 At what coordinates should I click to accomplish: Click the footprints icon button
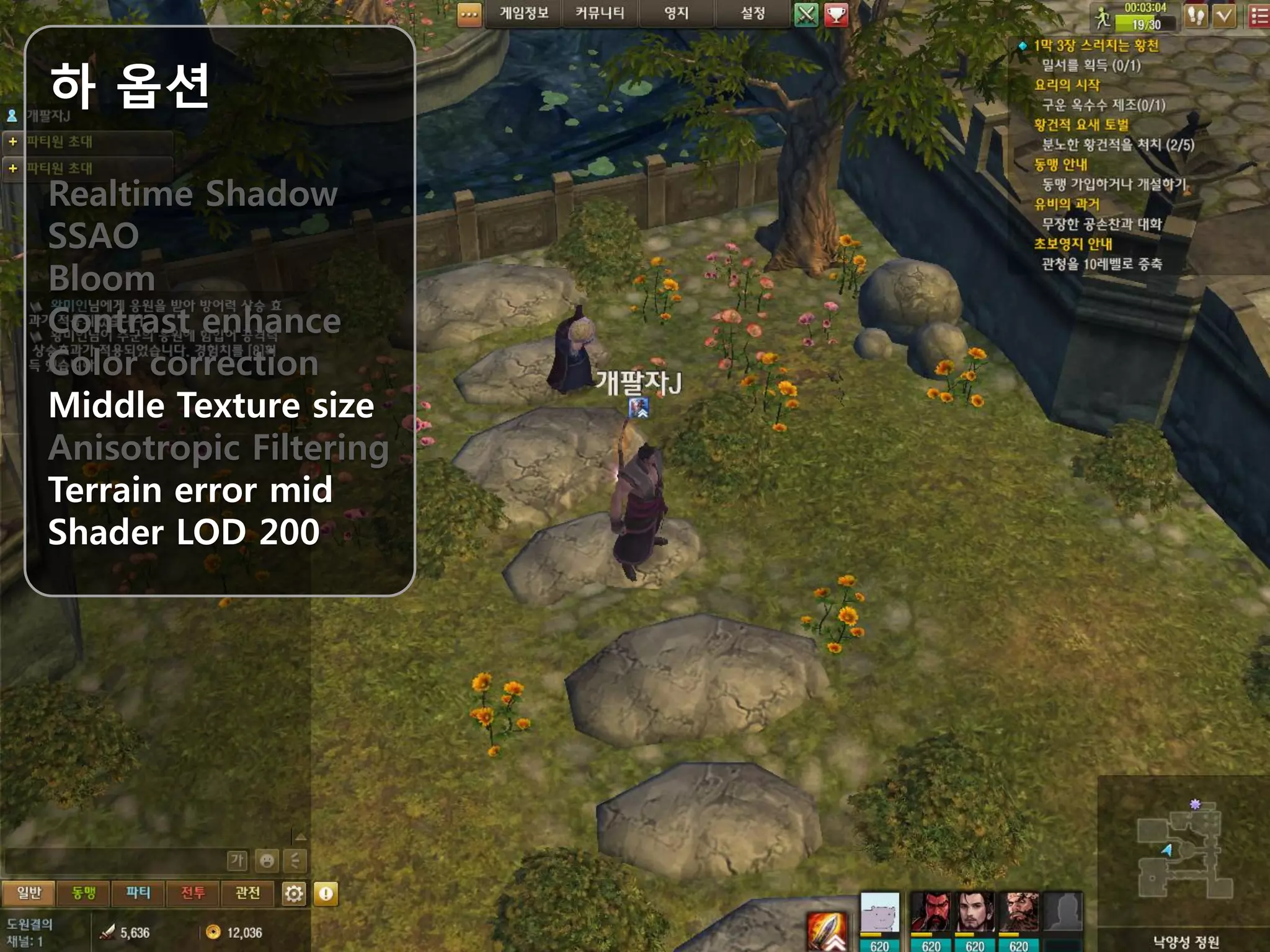pos(1196,16)
